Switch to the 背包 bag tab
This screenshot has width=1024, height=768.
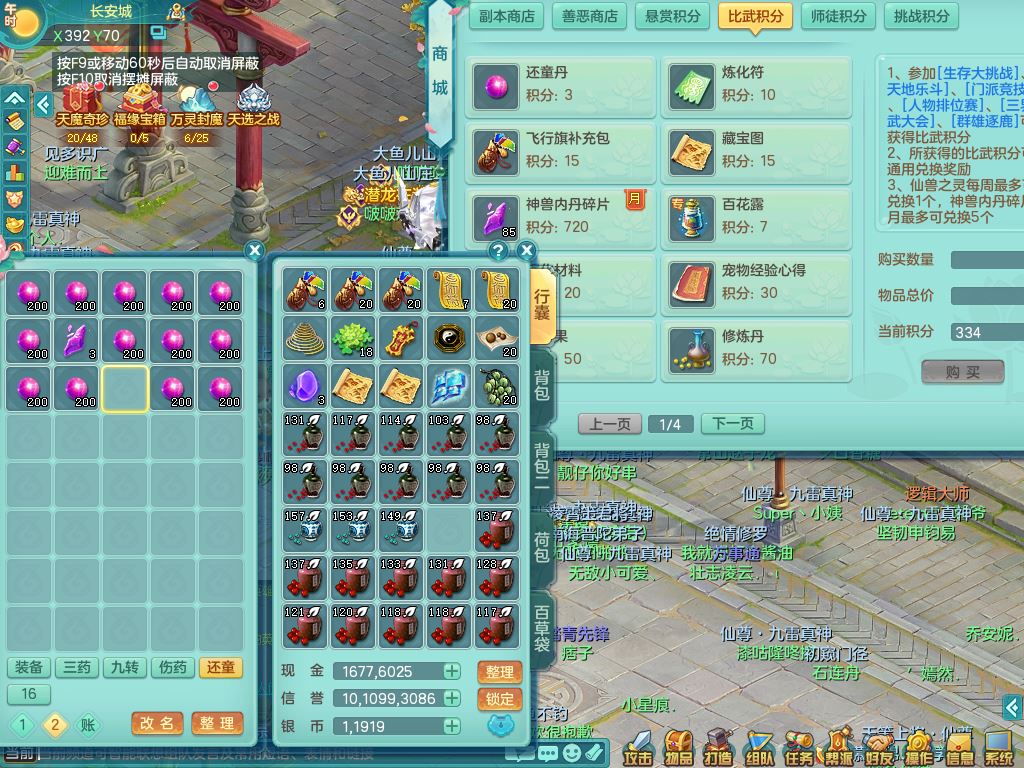541,384
